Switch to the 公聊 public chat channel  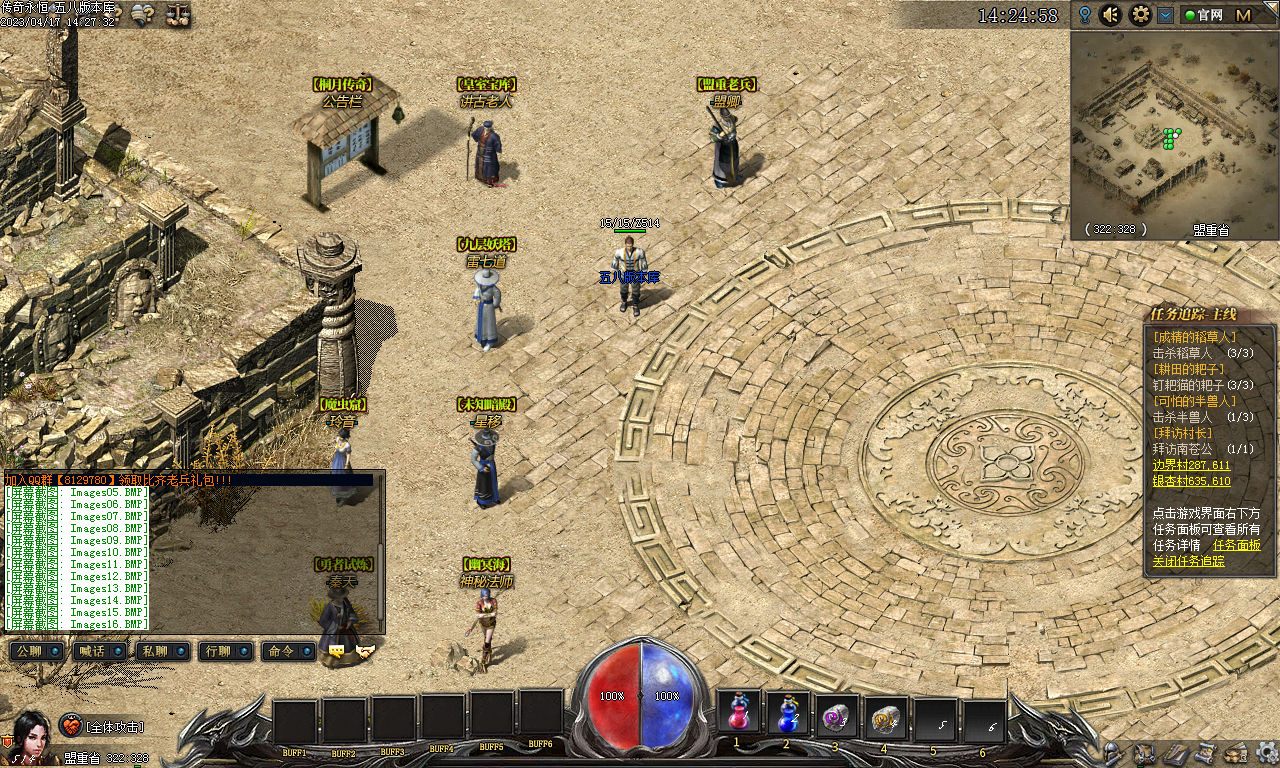(38, 651)
